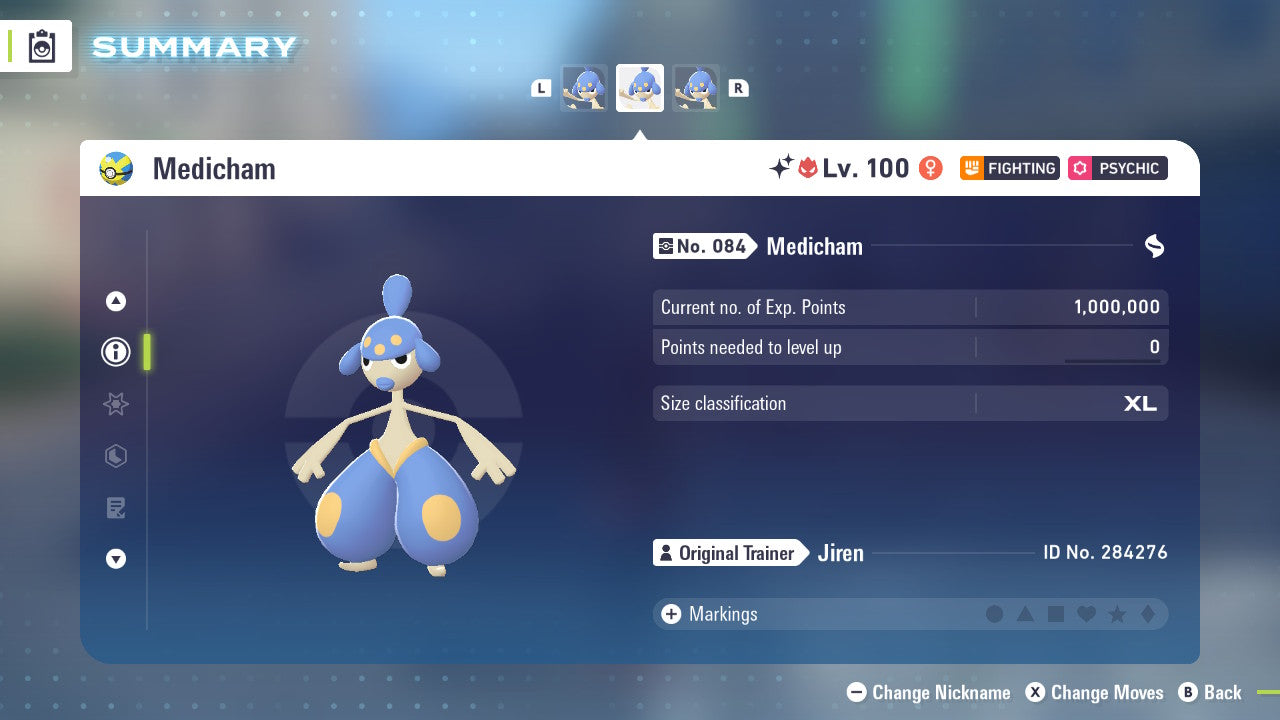Switch to the previous Pokémon via L thumbnail
Image resolution: width=1280 pixels, height=720 pixels.
pos(584,87)
